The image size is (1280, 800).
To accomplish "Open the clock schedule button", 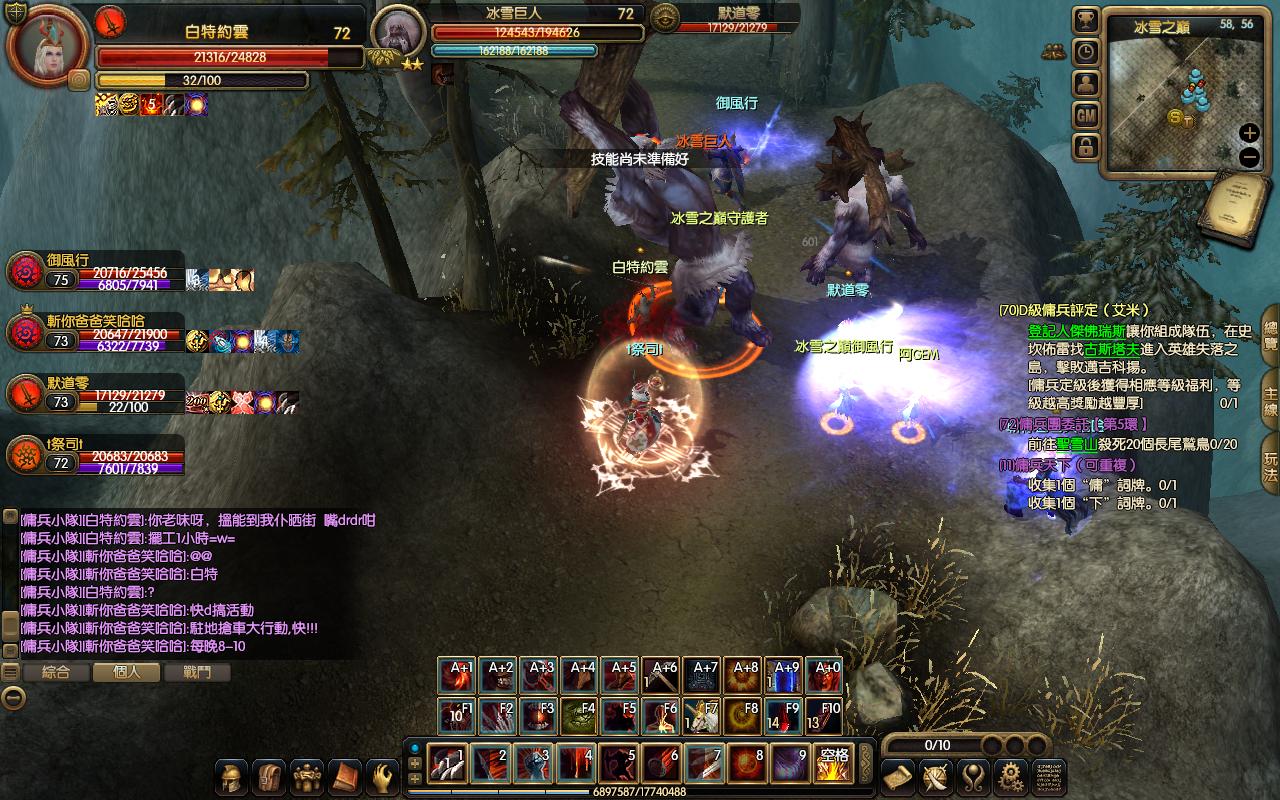I will click(x=1086, y=52).
